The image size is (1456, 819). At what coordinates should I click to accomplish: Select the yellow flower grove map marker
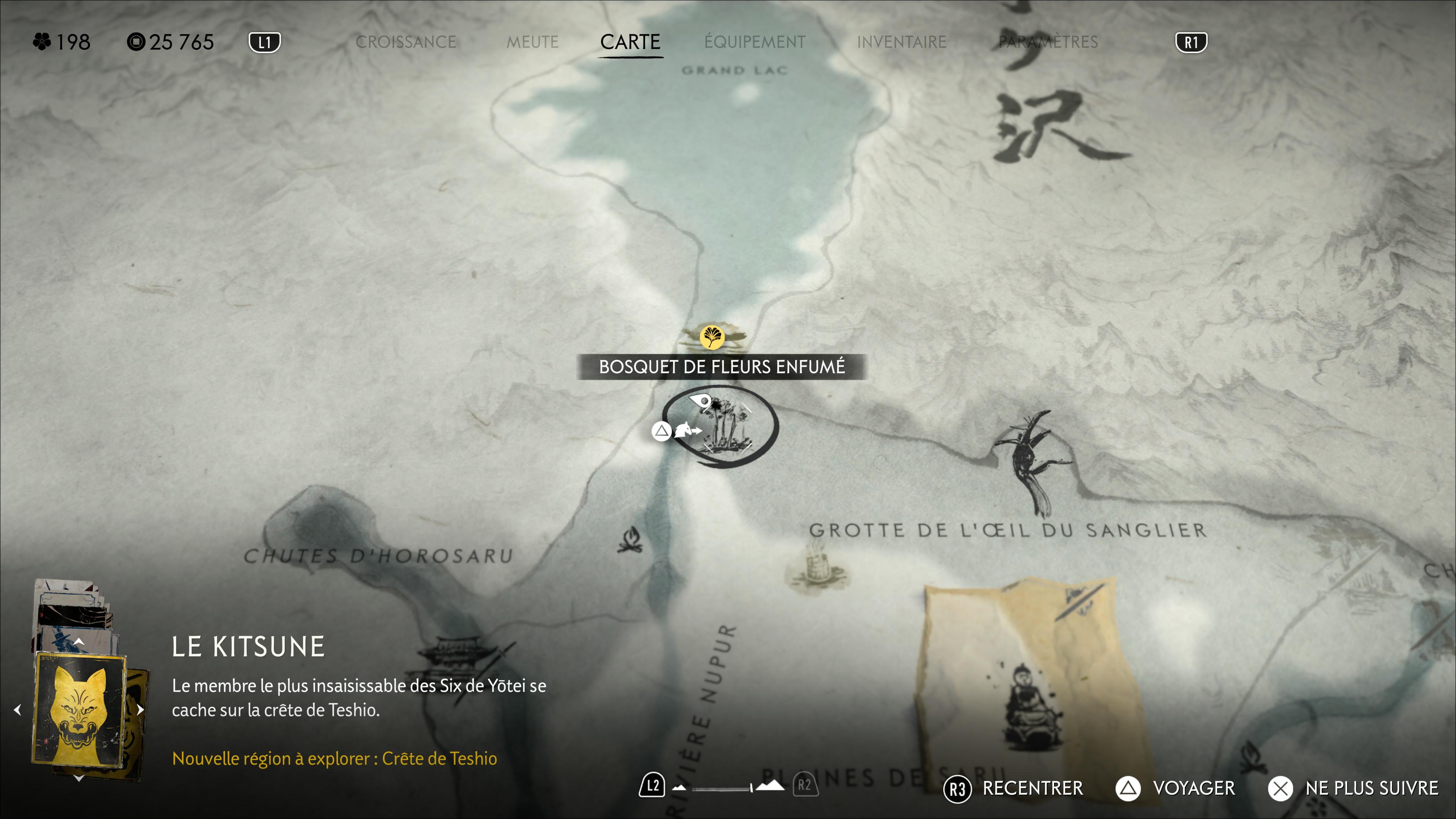pyautogui.click(x=712, y=337)
